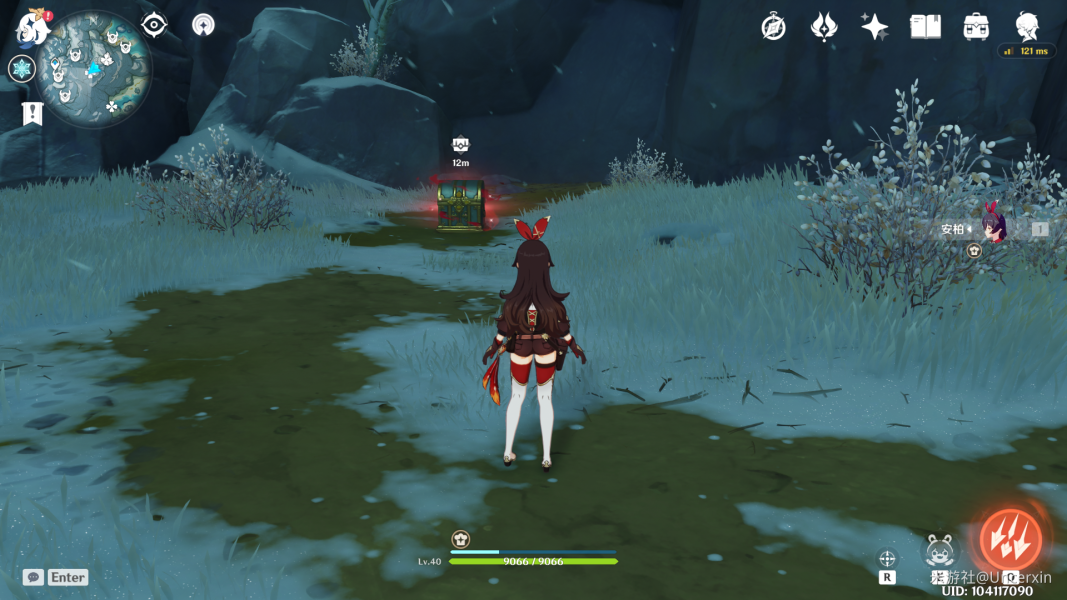Open the quest menu banner icon
Viewport: 1067px width, 600px height.
coord(33,113)
